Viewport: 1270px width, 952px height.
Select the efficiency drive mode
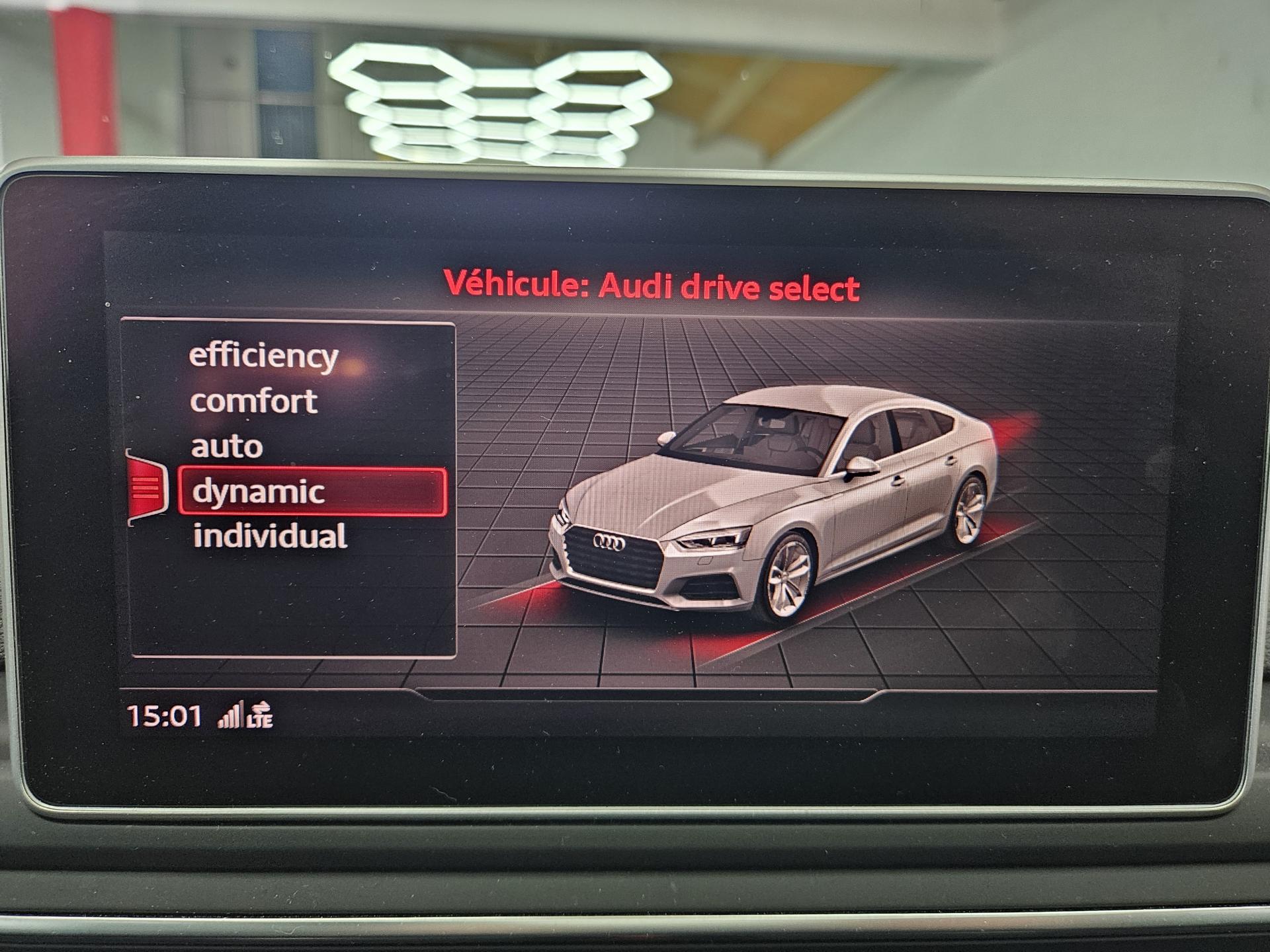click(x=263, y=356)
